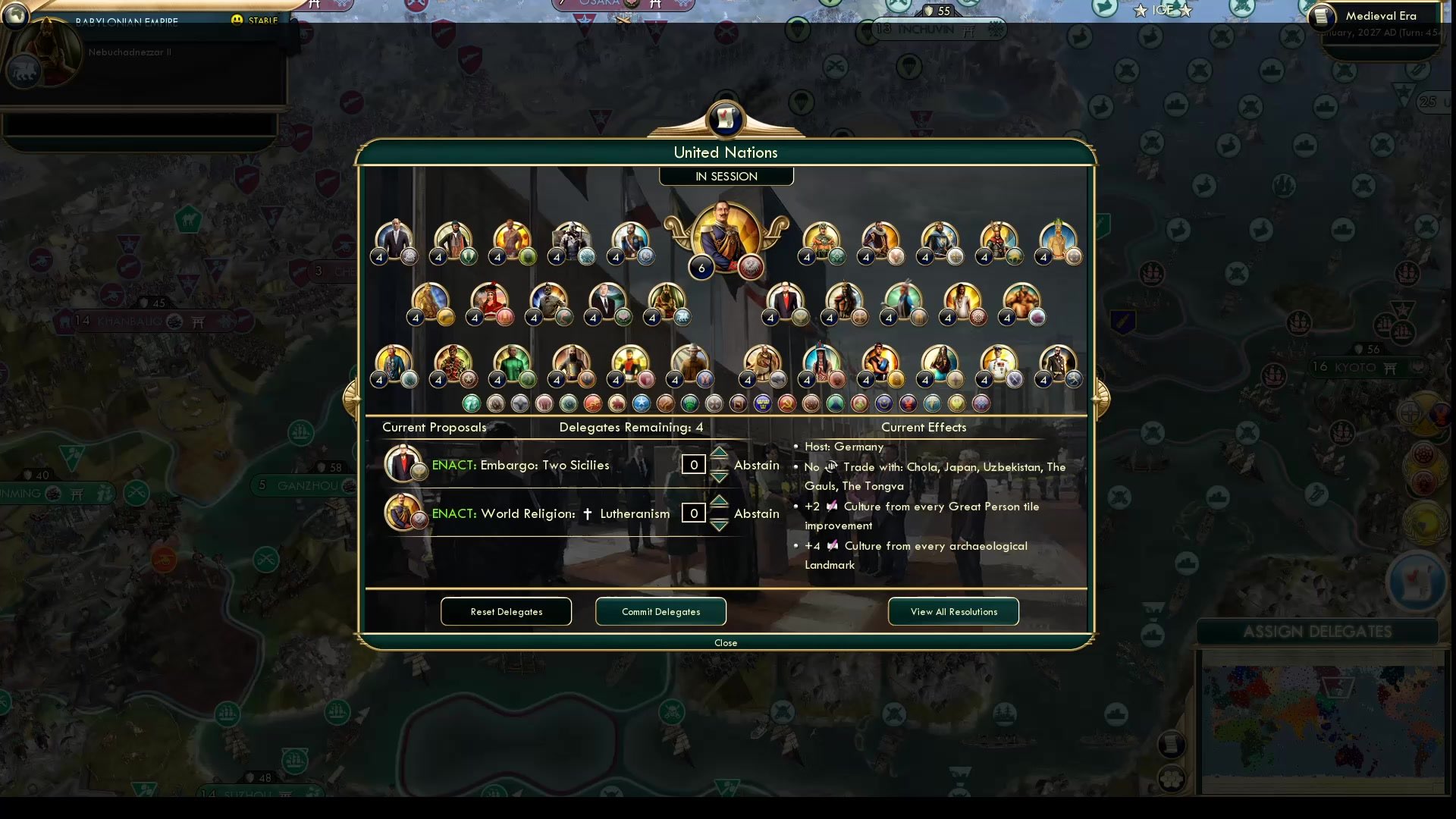Click the United Nations scroll emblem above the title
This screenshot has width=1456, height=819.
(726, 119)
